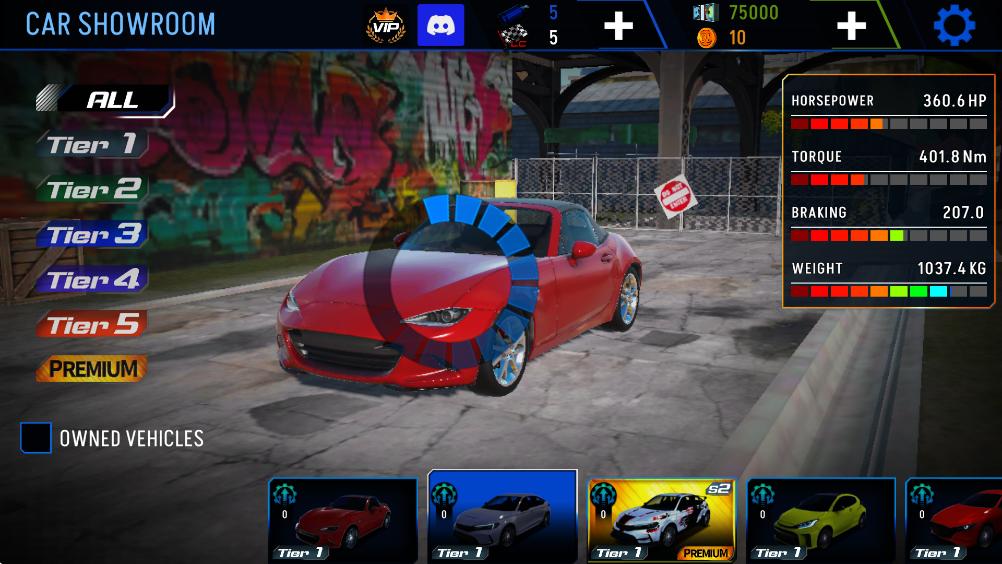This screenshot has height=564, width=1002.
Task: View the Tier 5 cars
Action: [92, 325]
